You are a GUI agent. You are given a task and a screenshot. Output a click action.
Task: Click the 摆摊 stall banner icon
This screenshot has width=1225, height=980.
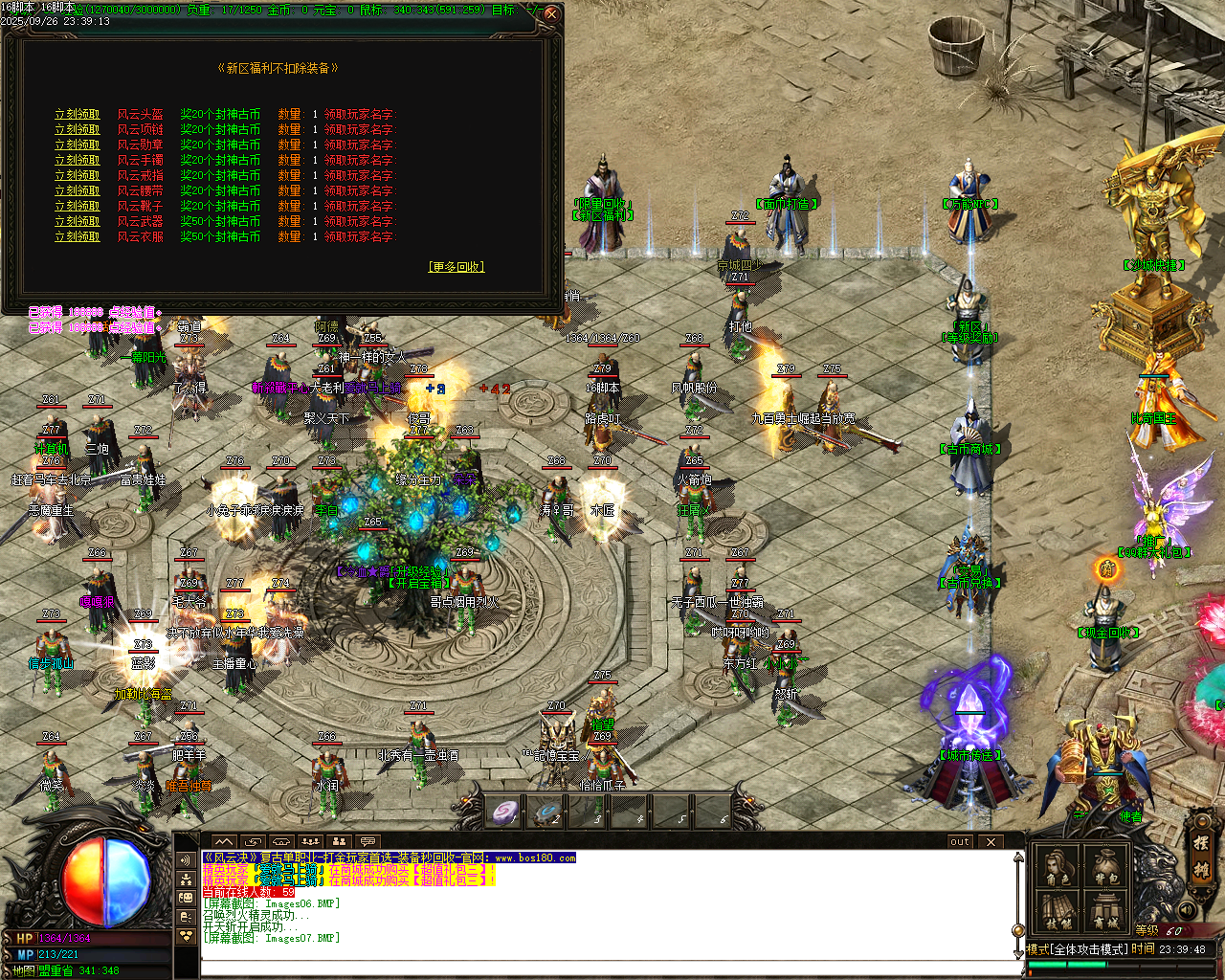(x=1201, y=858)
